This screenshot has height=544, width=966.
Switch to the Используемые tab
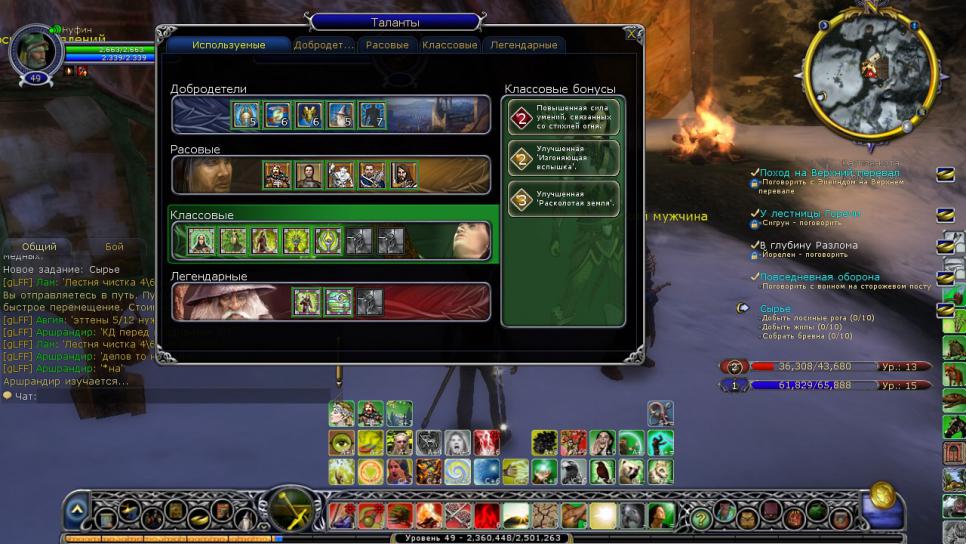[228, 46]
